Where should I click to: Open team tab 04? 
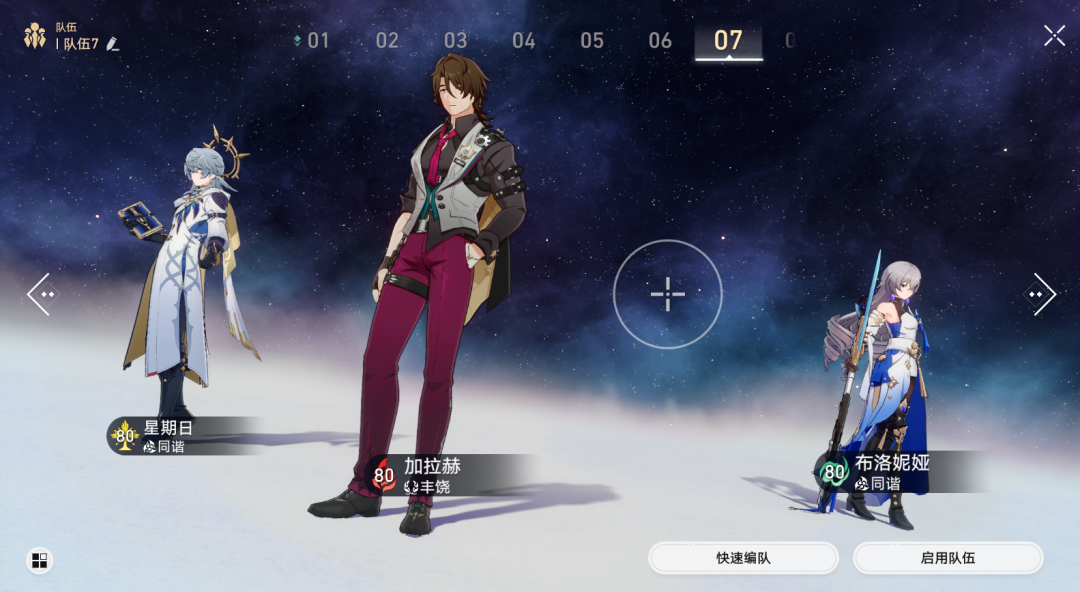(524, 41)
